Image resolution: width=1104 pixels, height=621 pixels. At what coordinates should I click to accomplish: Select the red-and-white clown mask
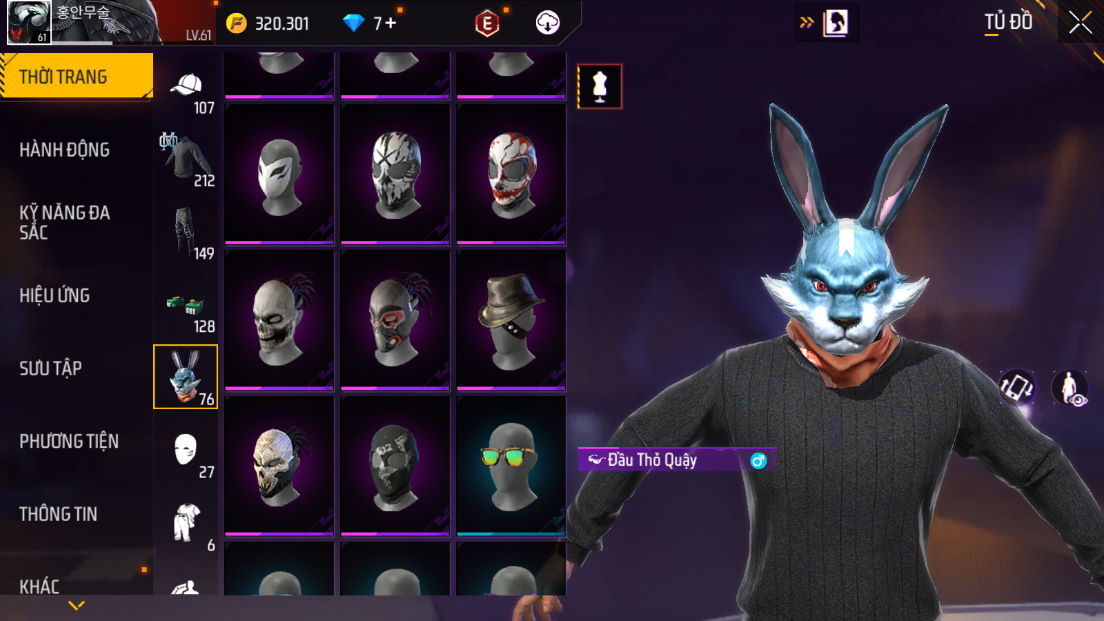coord(511,171)
